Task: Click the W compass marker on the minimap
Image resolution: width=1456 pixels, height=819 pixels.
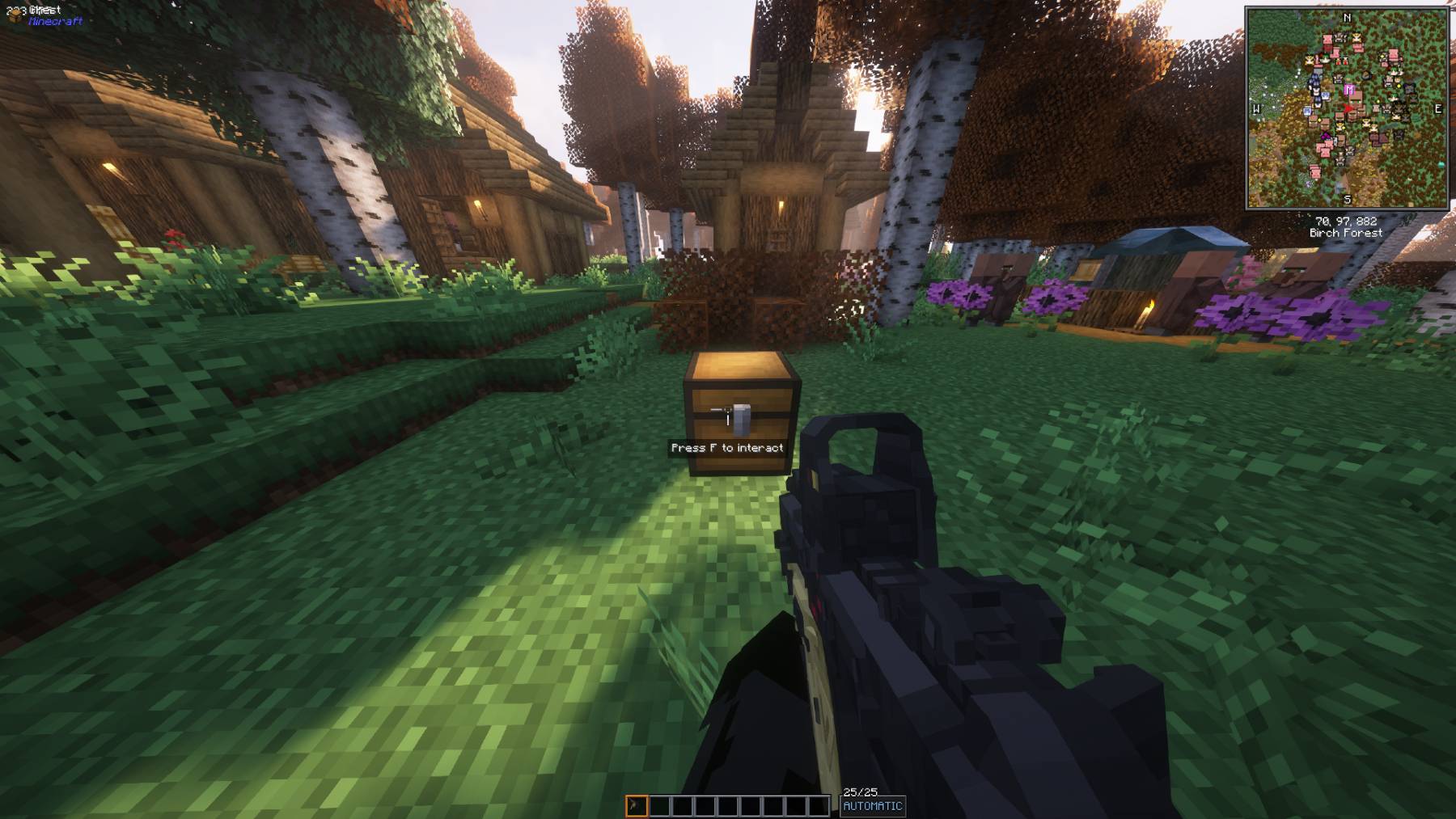Action: 1256,108
